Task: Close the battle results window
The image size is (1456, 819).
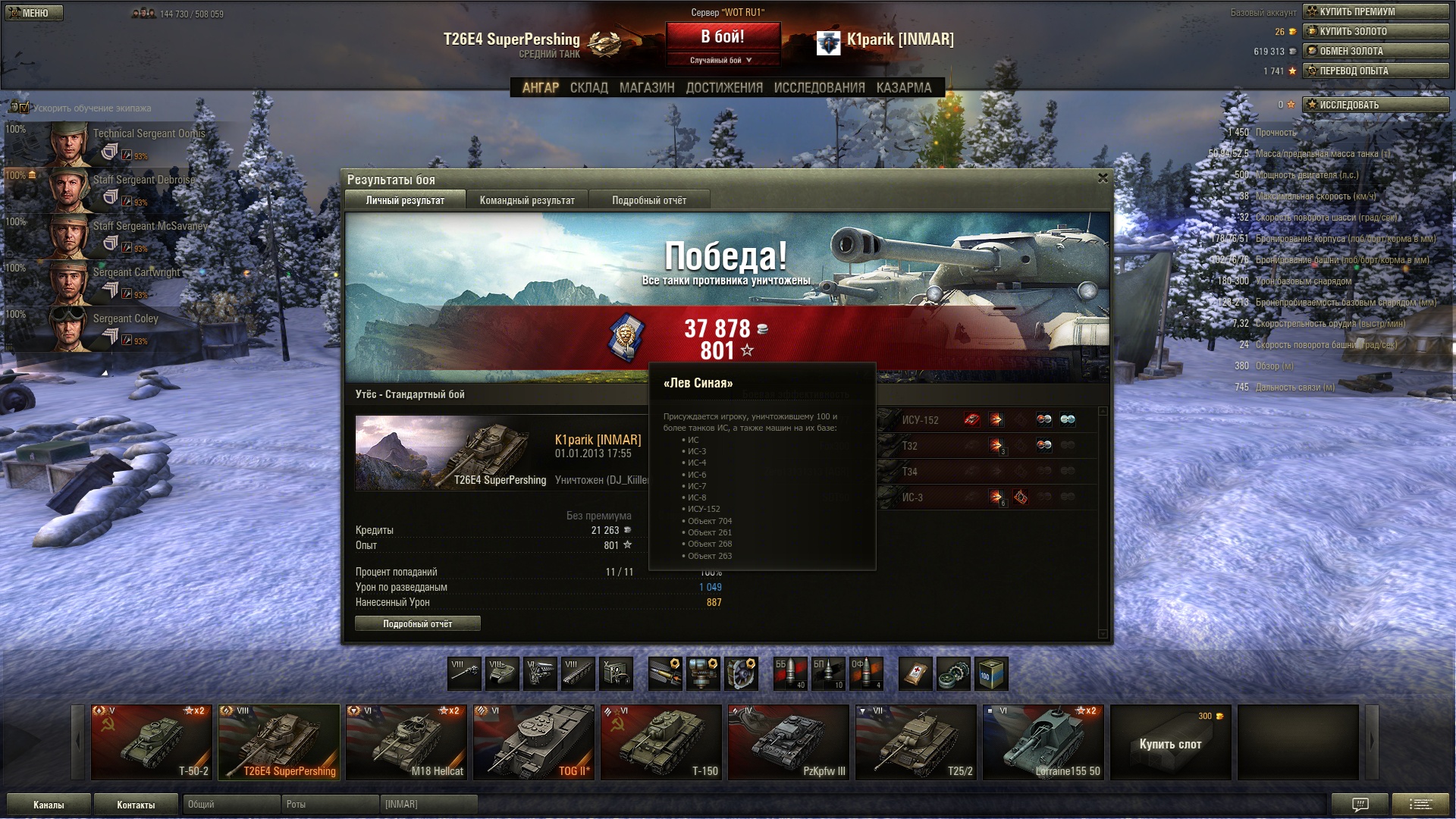Action: point(1103,178)
